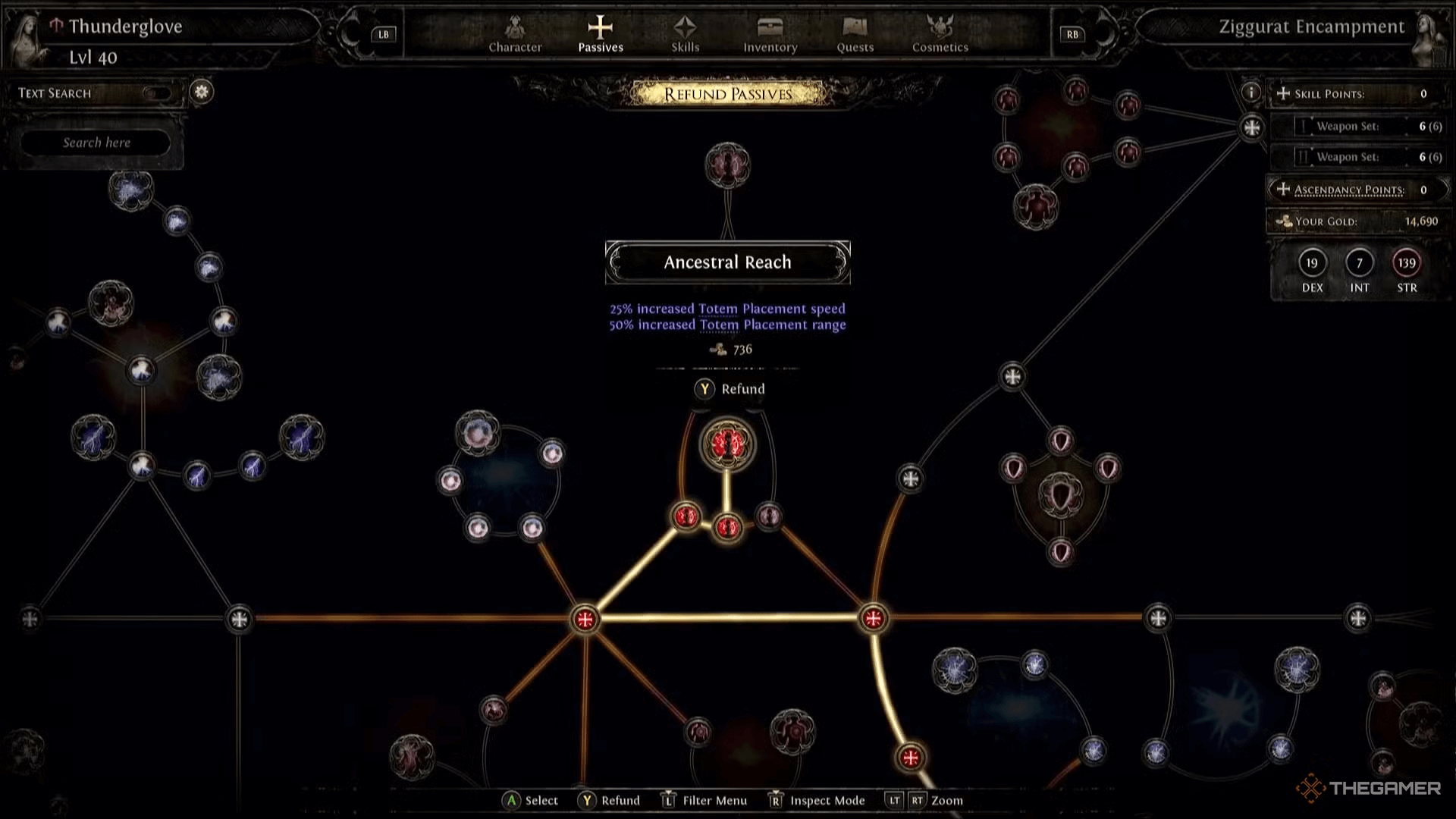This screenshot has height=819, width=1456.
Task: Switch to the Cosmetics tab
Action: pos(940,35)
